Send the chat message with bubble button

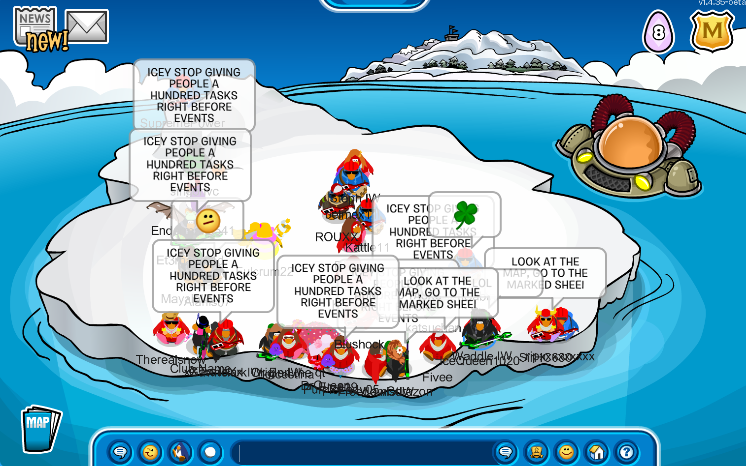[x=506, y=451]
